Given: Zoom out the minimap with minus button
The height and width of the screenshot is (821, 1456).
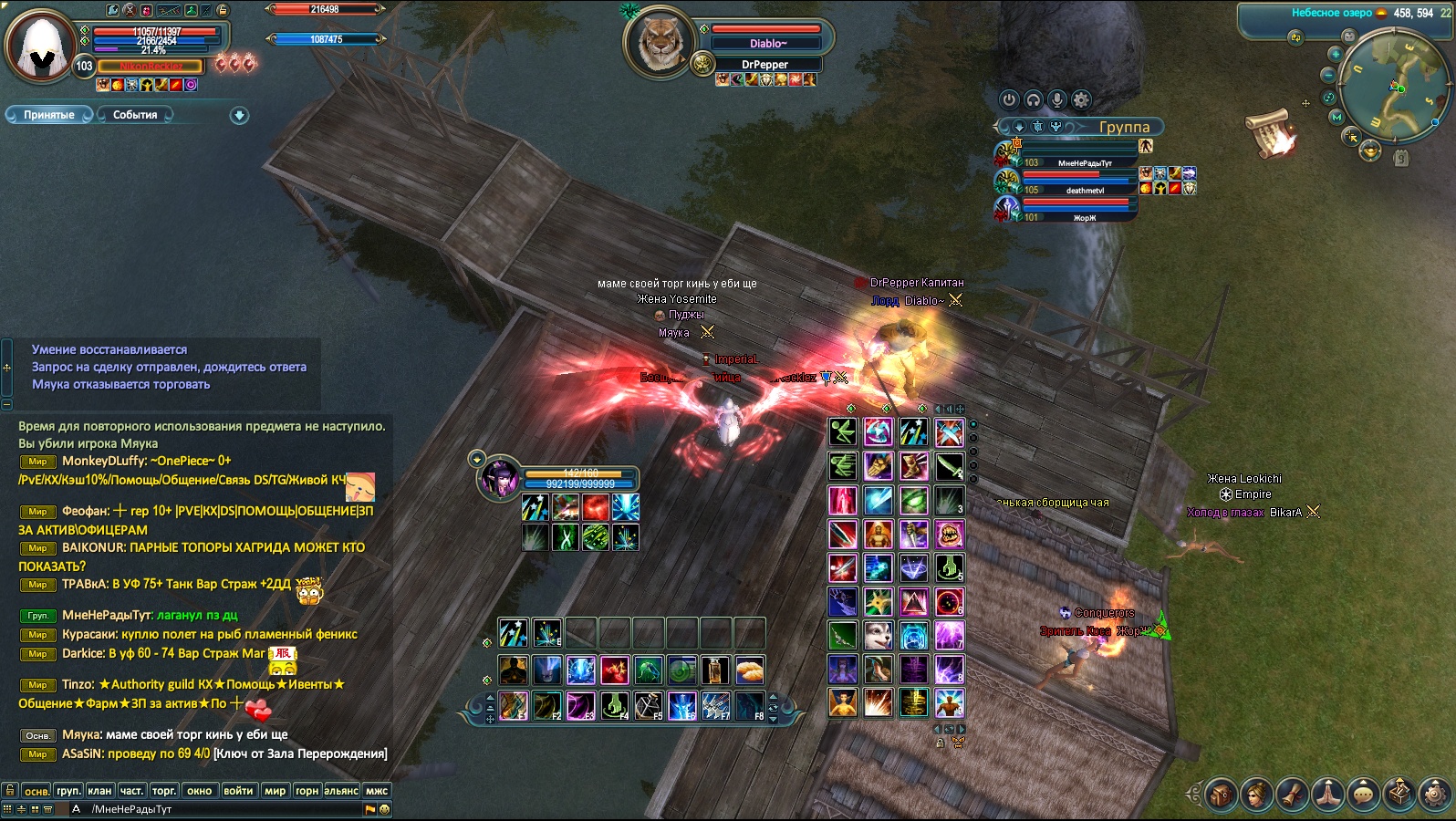Looking at the screenshot, I should [1329, 75].
